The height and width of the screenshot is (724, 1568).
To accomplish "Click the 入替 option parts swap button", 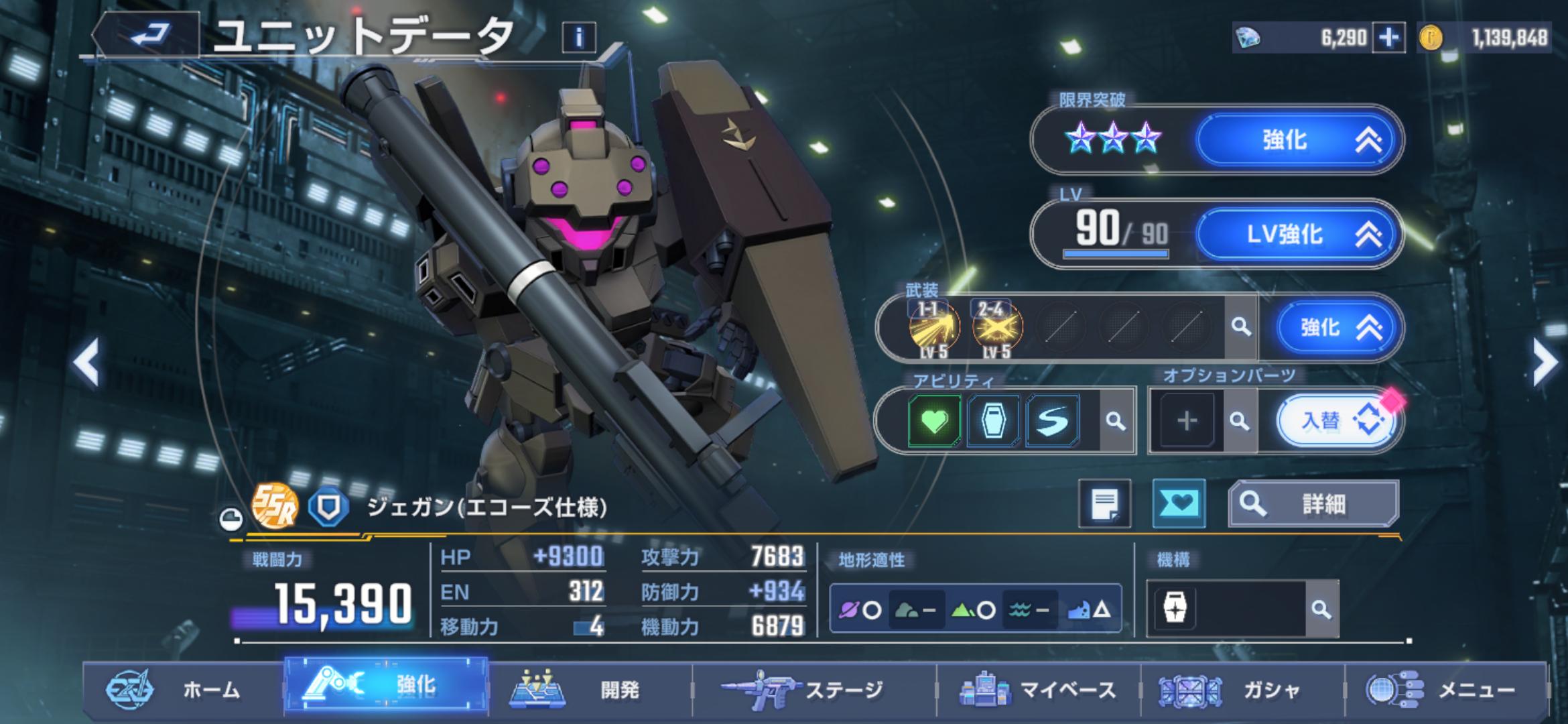I will pos(1336,421).
